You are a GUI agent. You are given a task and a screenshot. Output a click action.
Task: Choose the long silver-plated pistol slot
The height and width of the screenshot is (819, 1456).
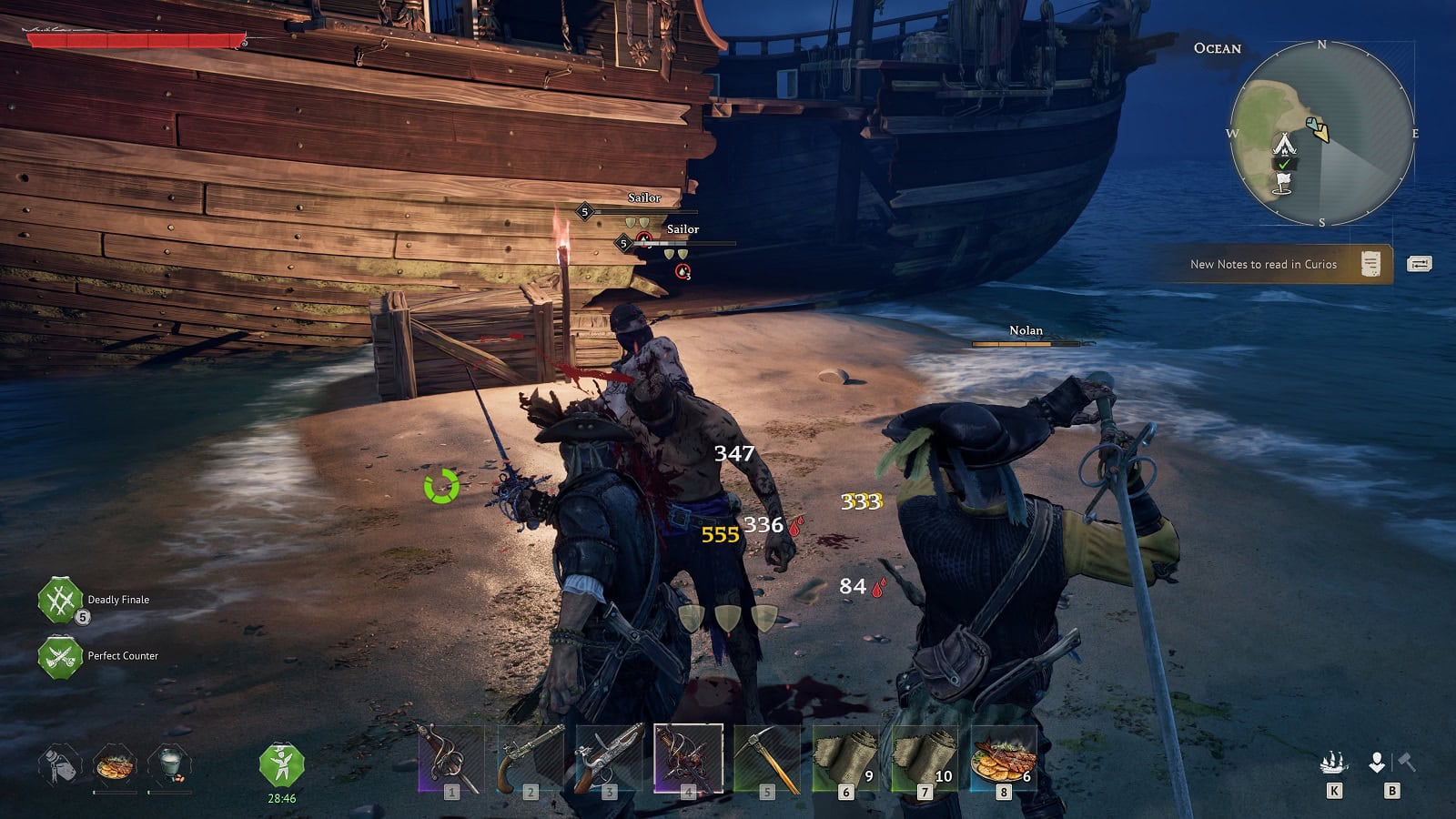pos(609,759)
